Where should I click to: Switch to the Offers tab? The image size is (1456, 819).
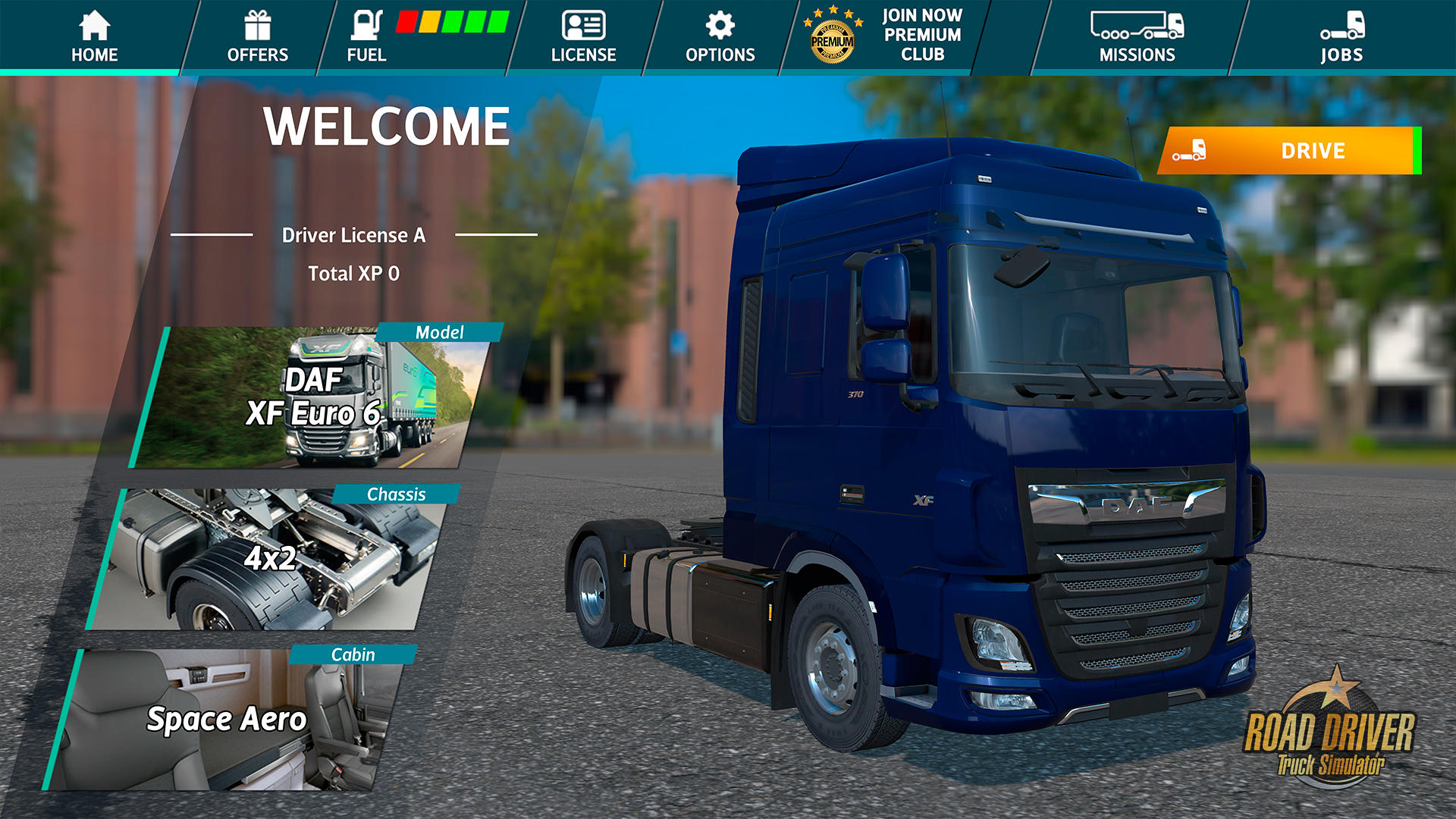(258, 38)
